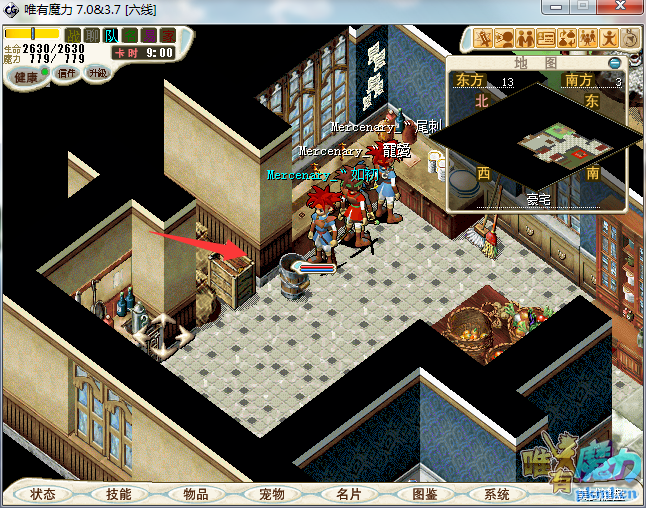Open the 名片 name card menu
Viewport: 646px width, 508px height.
[348, 494]
